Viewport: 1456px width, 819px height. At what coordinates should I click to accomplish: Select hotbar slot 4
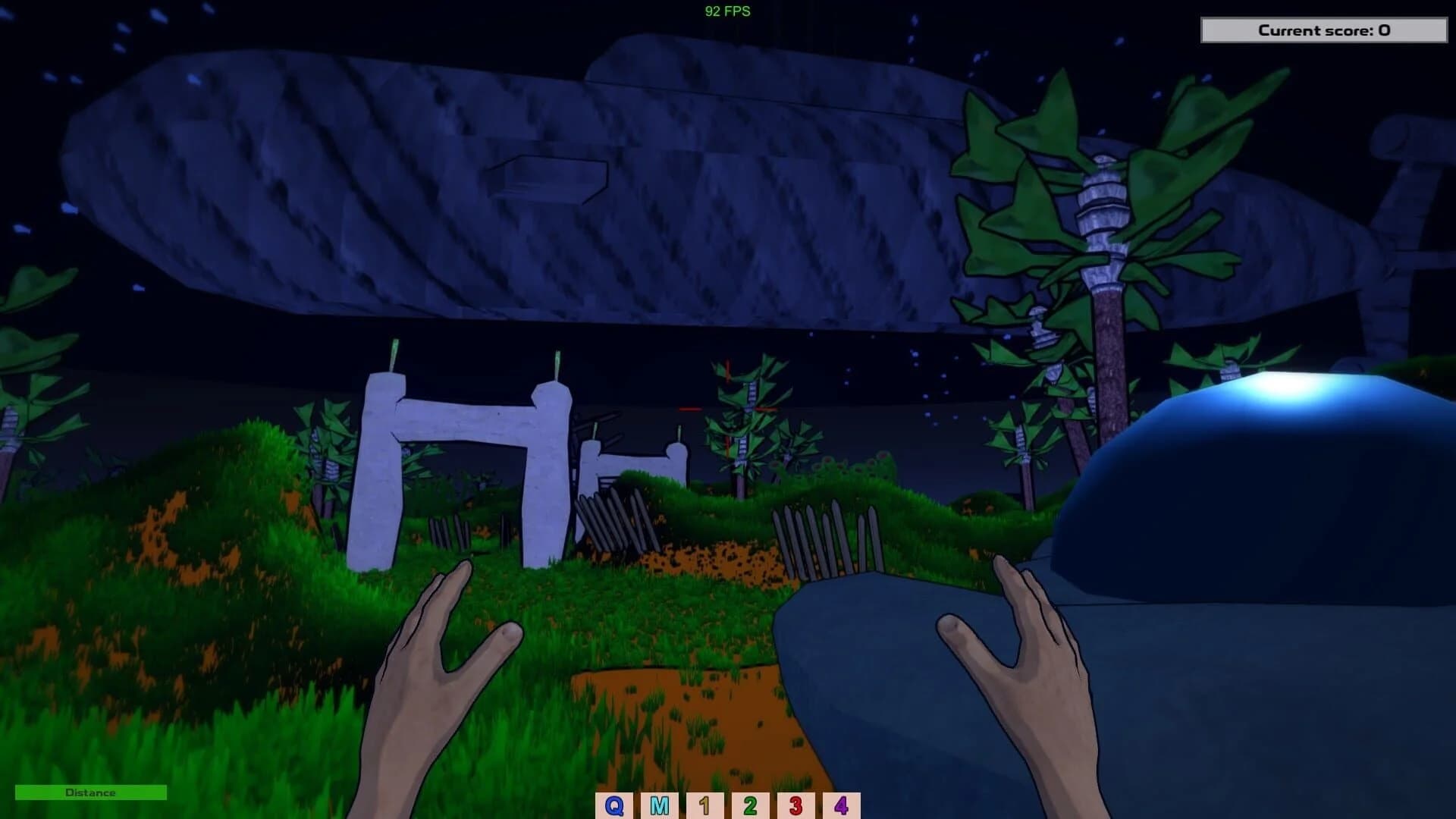844,806
